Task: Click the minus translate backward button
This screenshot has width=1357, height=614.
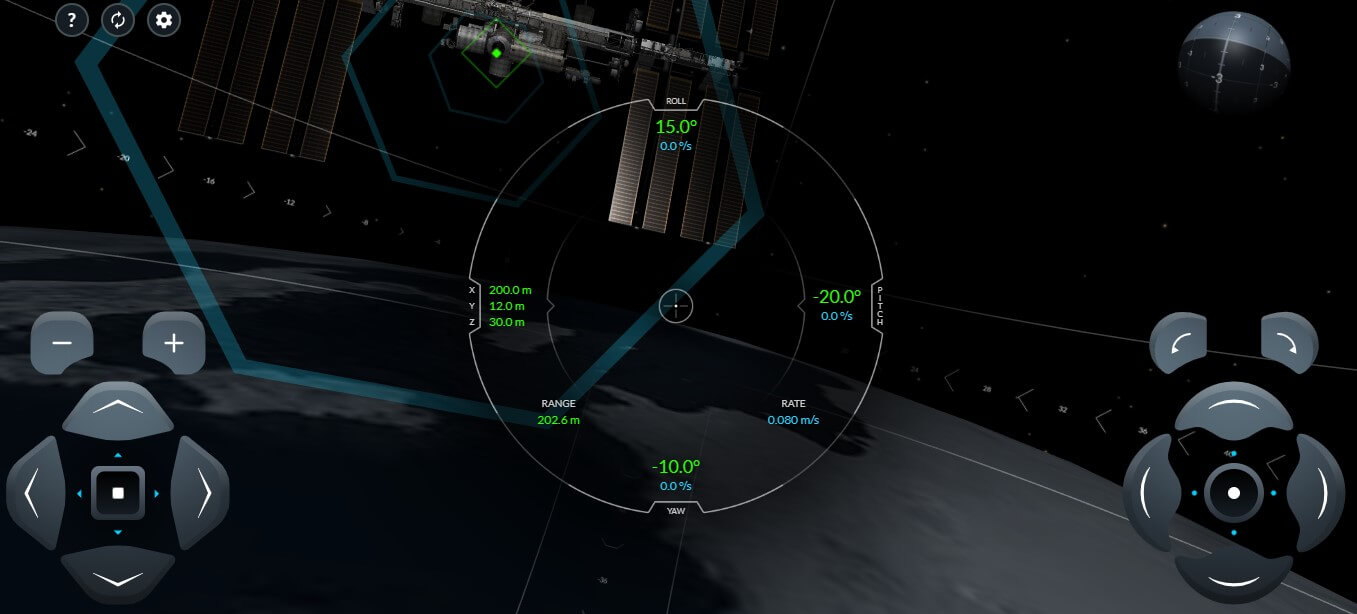Action: pos(62,342)
